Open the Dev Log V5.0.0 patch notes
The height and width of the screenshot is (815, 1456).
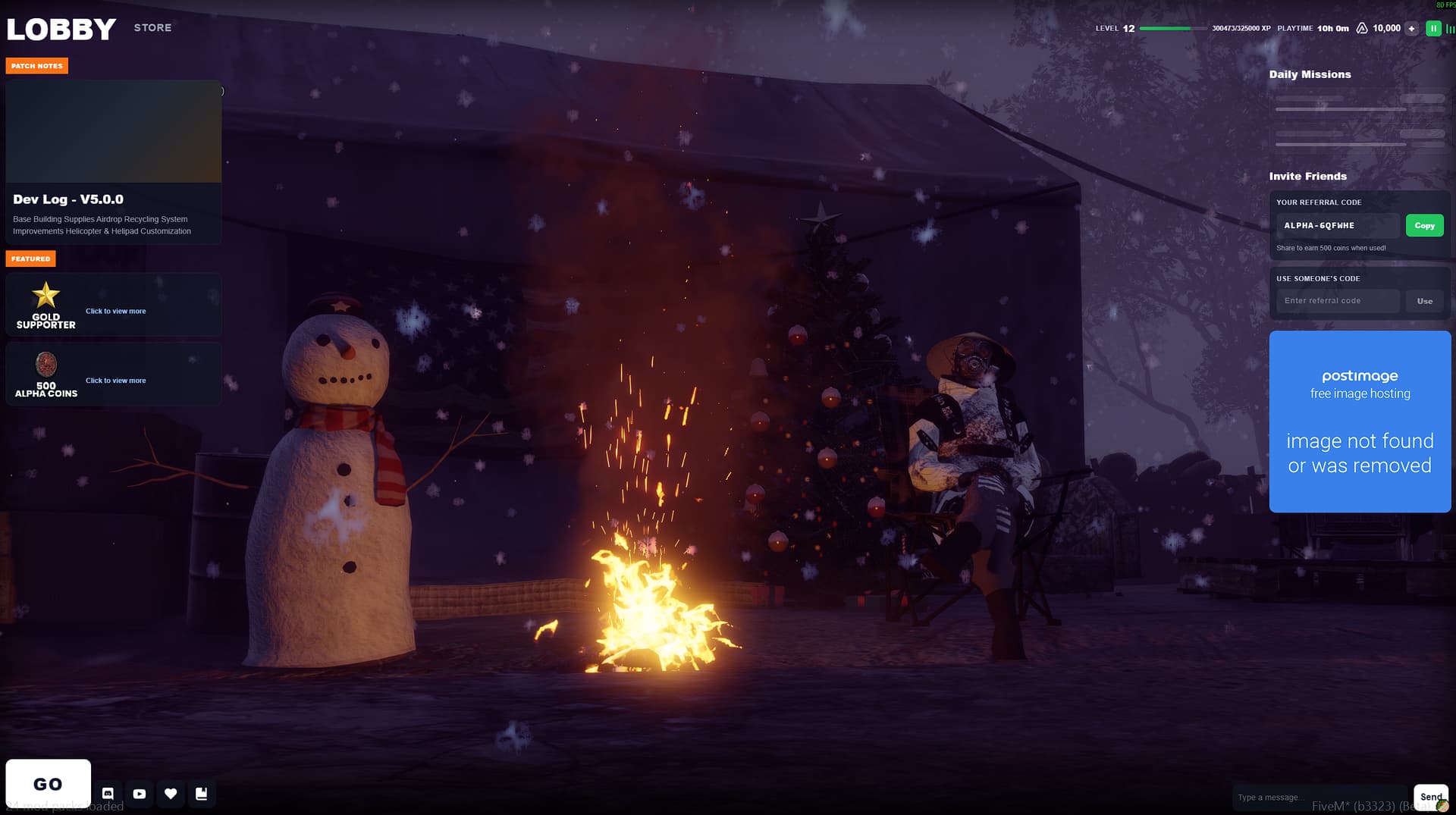(x=114, y=162)
